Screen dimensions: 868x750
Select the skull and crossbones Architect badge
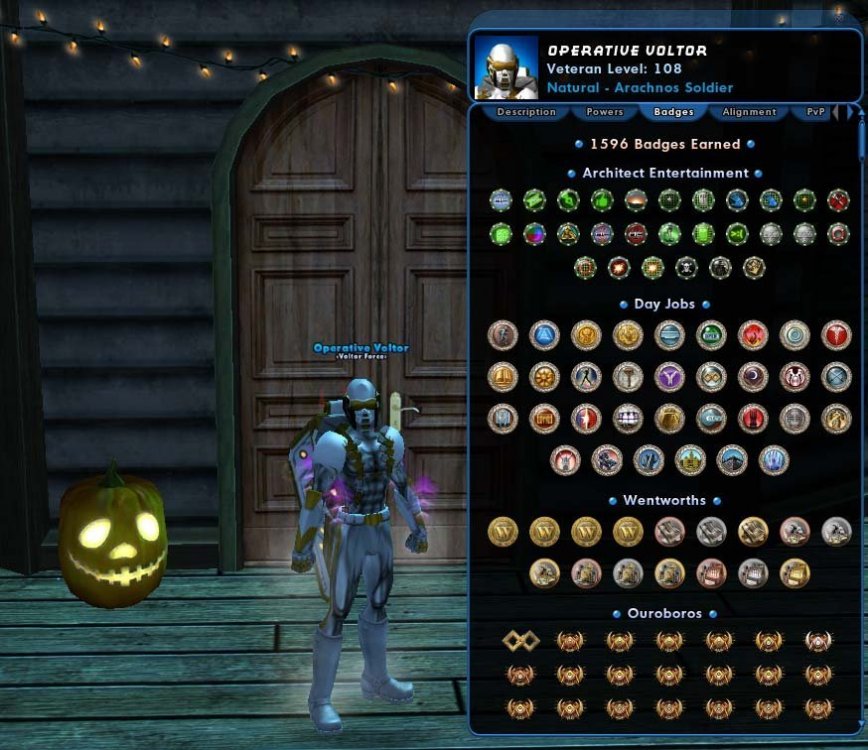coord(686,267)
